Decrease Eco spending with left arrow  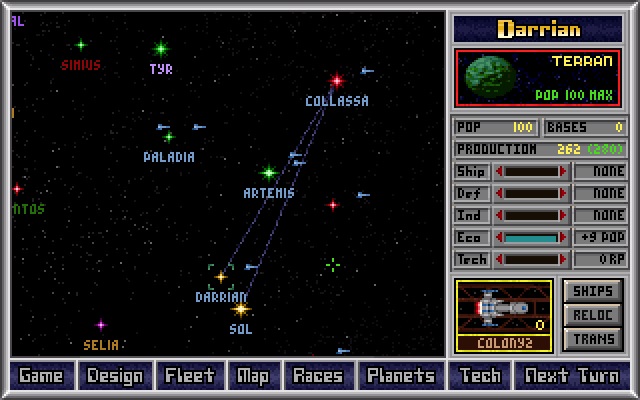click(x=499, y=238)
